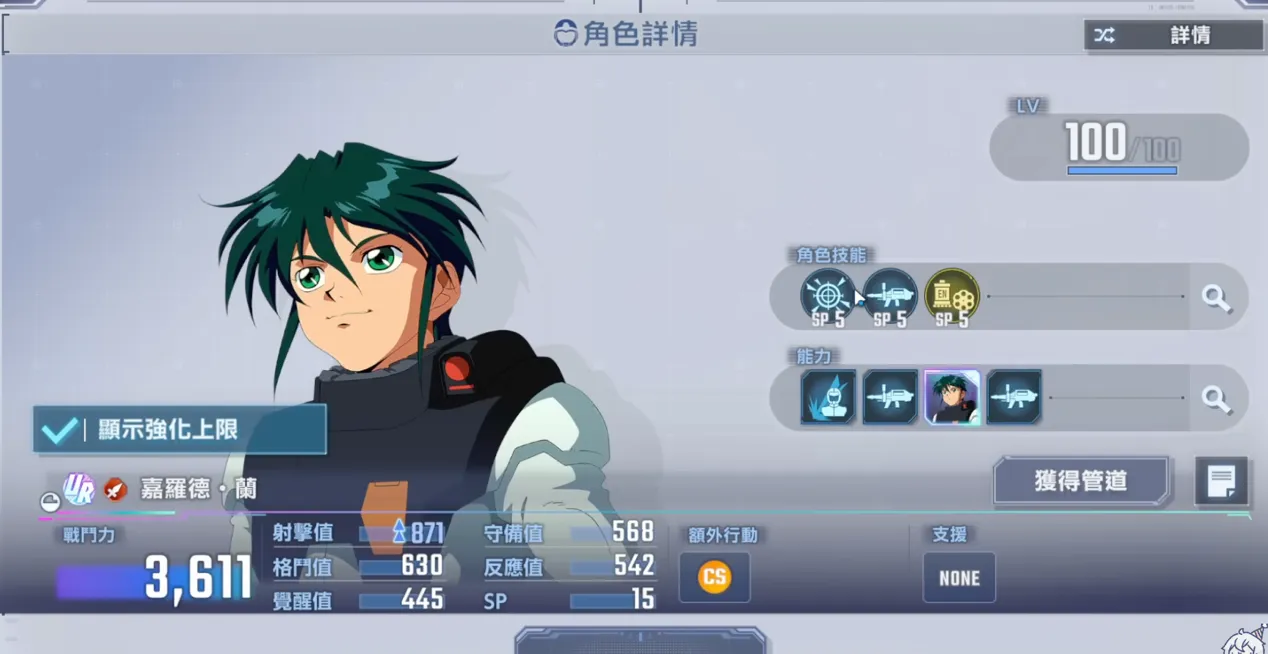Open the 詳情 details switch button
This screenshot has width=1268, height=654.
tap(1173, 35)
